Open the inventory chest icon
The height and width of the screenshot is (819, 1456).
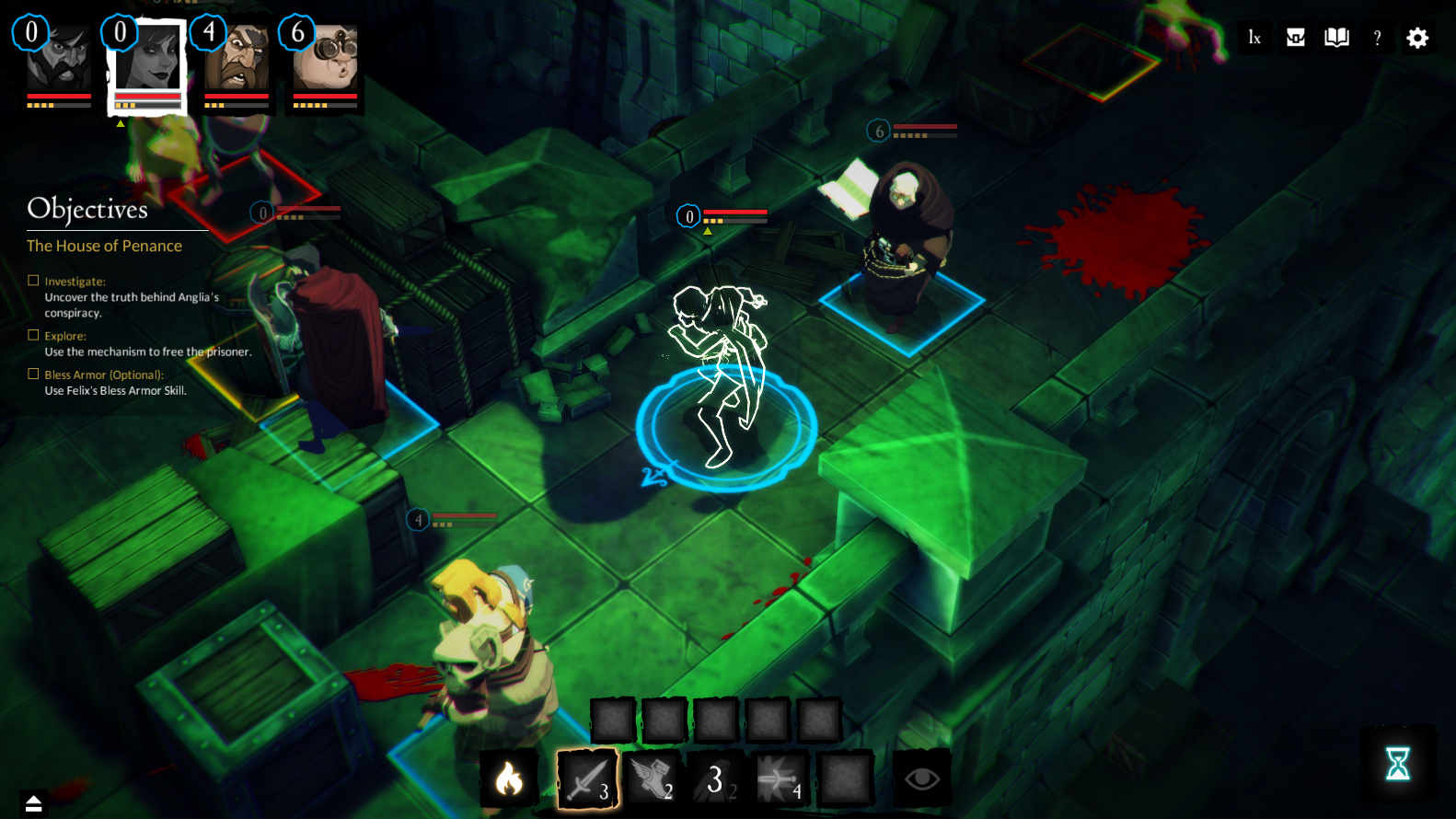pos(1296,38)
